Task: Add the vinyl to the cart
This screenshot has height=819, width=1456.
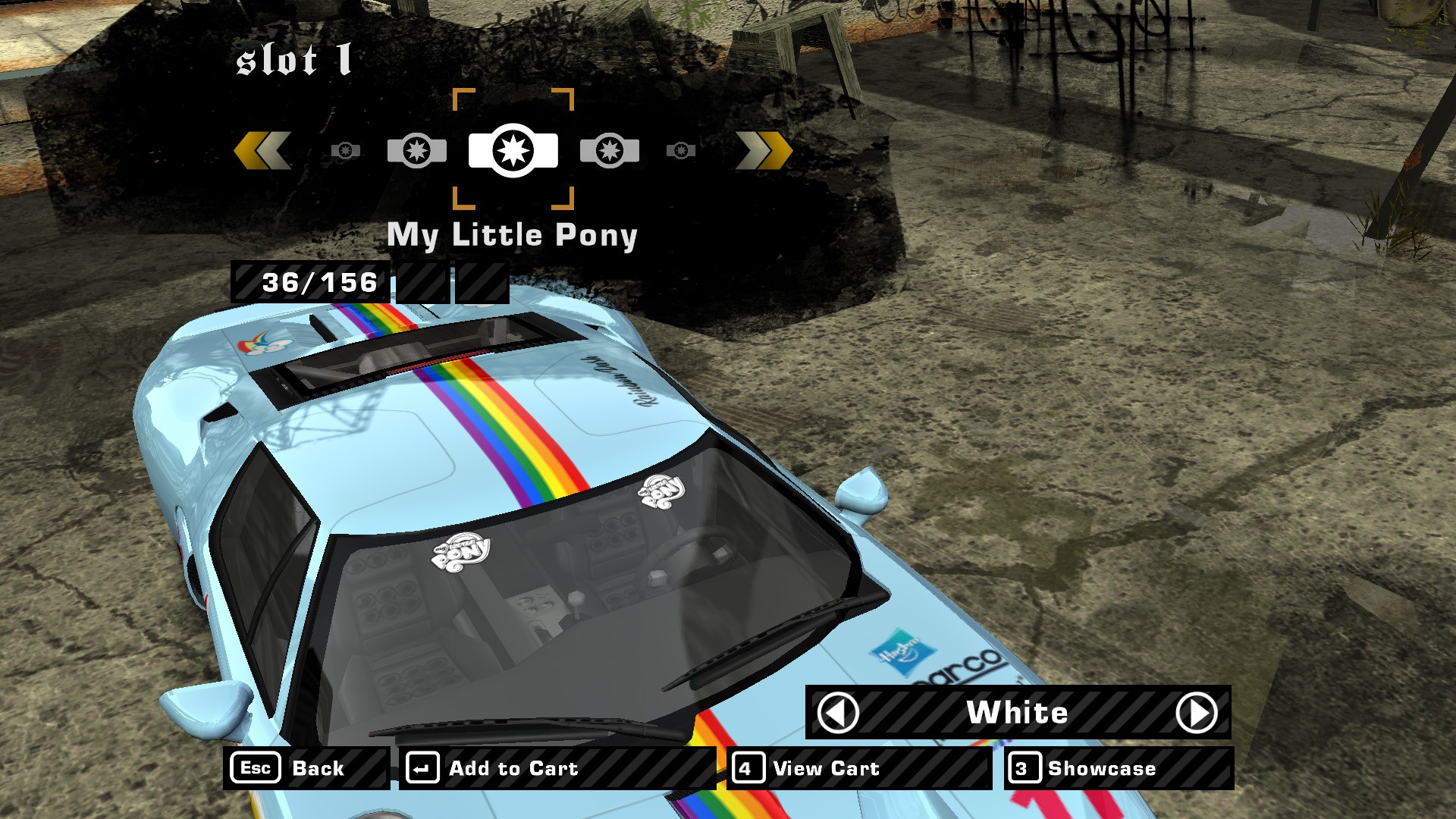Action: click(x=557, y=768)
